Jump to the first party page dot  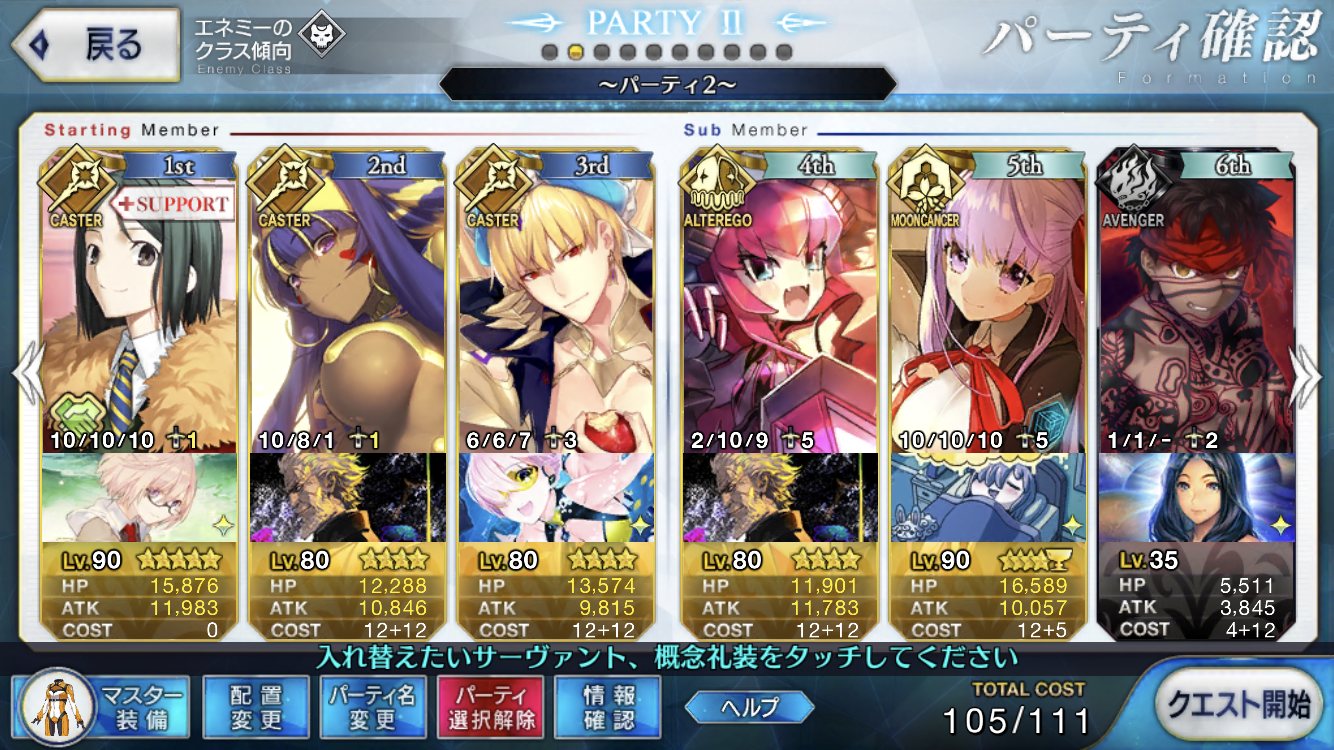point(549,52)
